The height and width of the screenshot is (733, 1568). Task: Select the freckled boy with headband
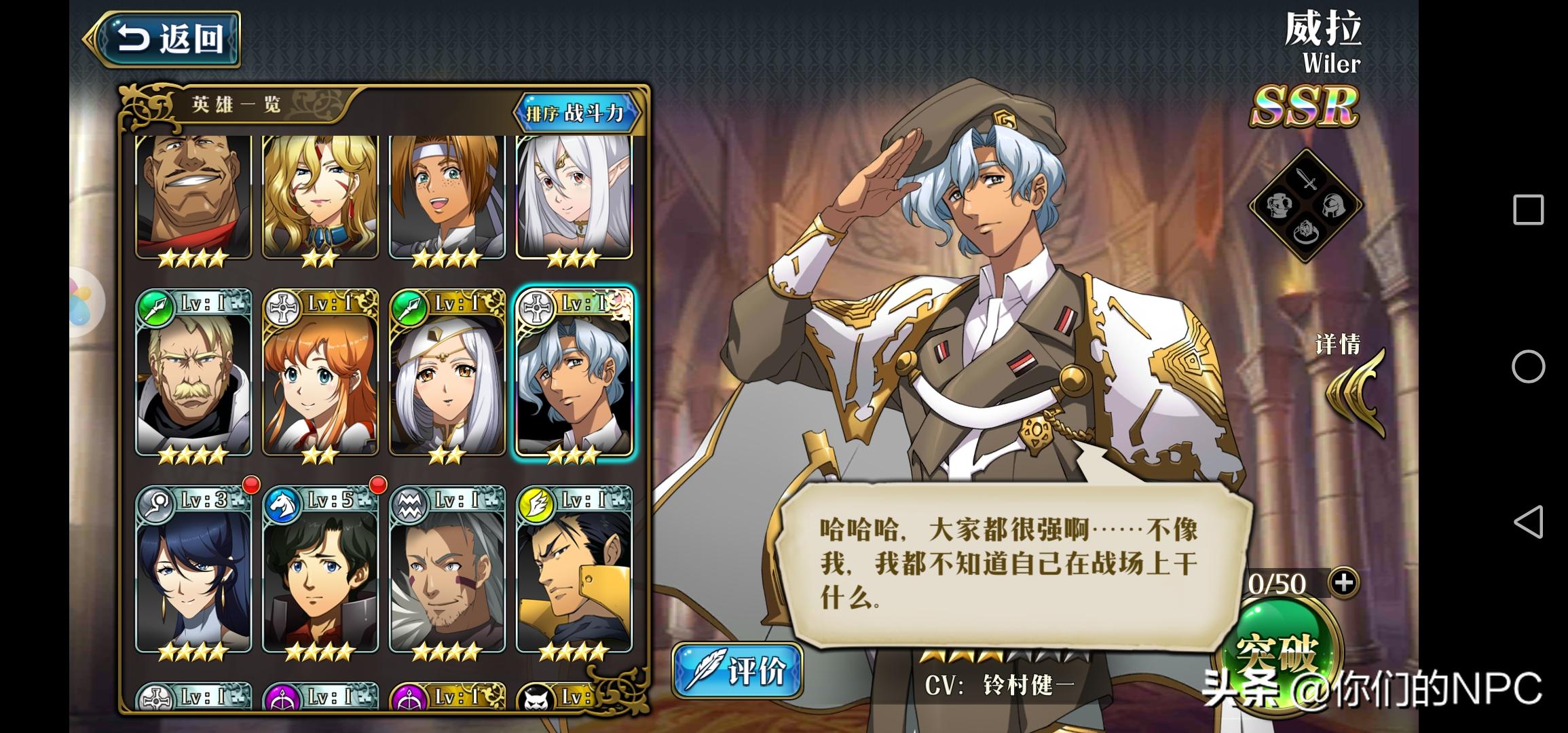pyautogui.click(x=447, y=197)
